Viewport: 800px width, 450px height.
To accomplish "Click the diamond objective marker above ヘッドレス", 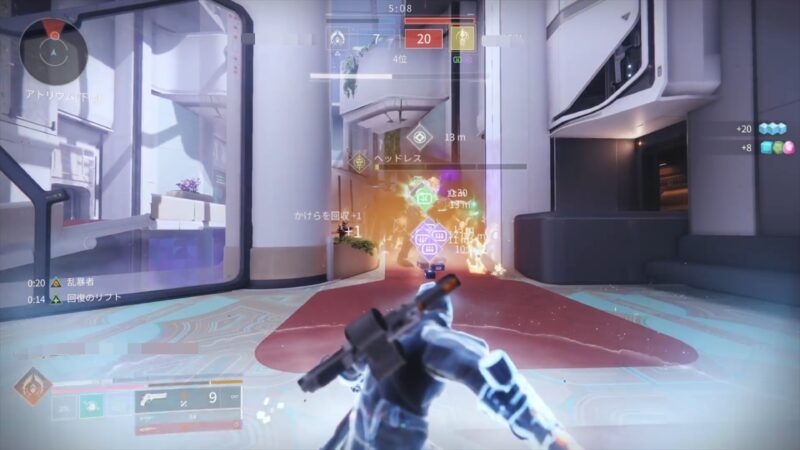I will click(x=418, y=137).
